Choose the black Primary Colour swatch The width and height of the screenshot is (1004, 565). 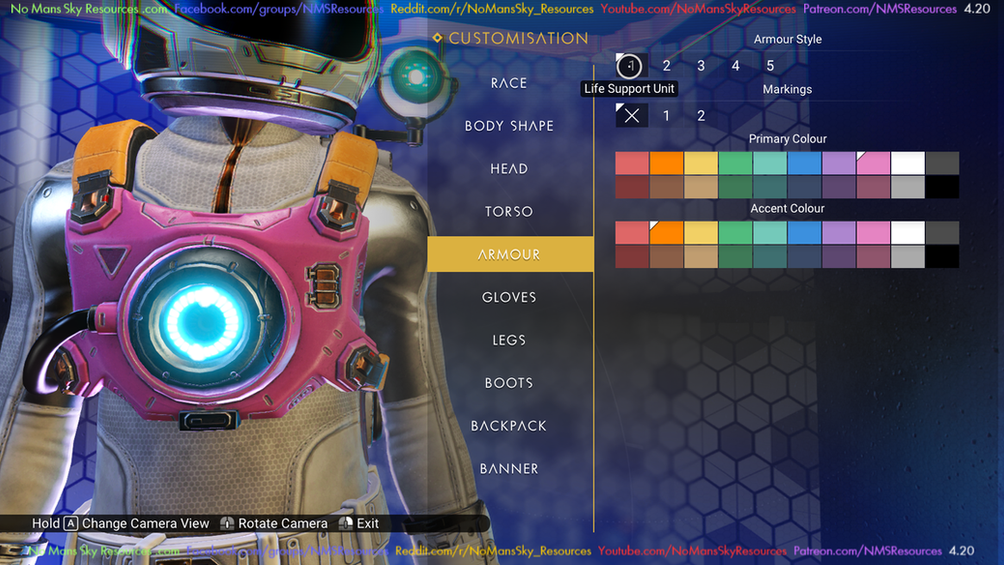click(x=942, y=187)
